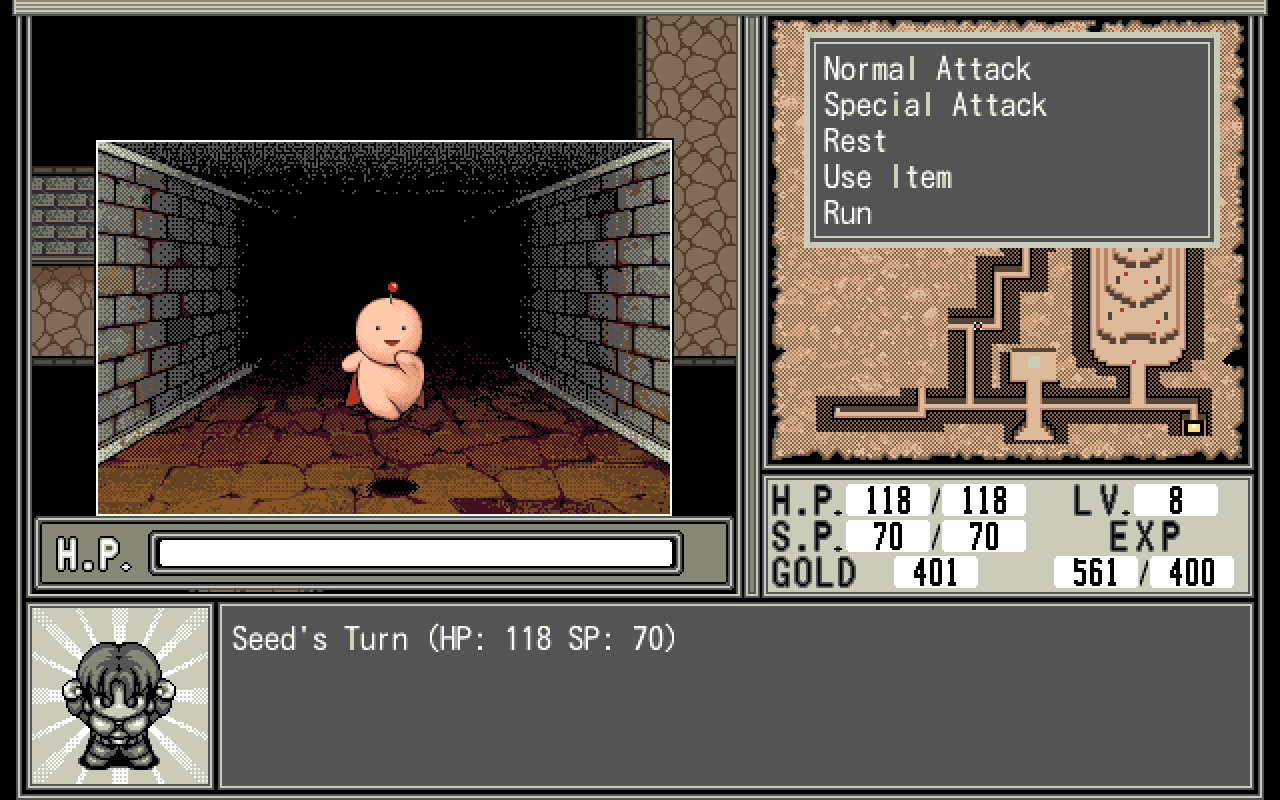Open the Use Item command
This screenshot has height=800, width=1280.
coord(887,177)
